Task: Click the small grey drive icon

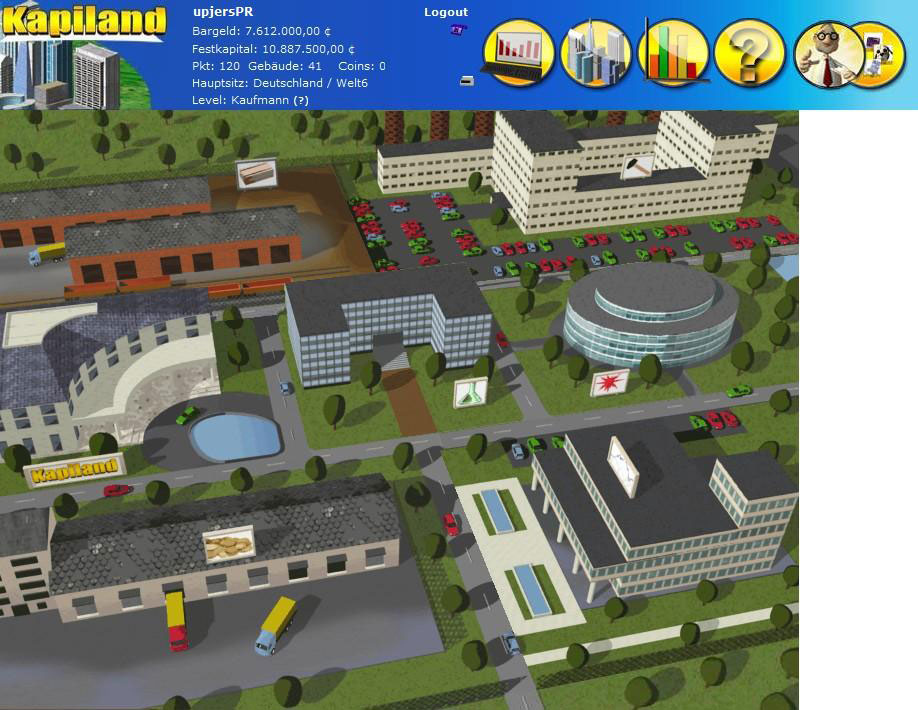Action: pyautogui.click(x=466, y=81)
